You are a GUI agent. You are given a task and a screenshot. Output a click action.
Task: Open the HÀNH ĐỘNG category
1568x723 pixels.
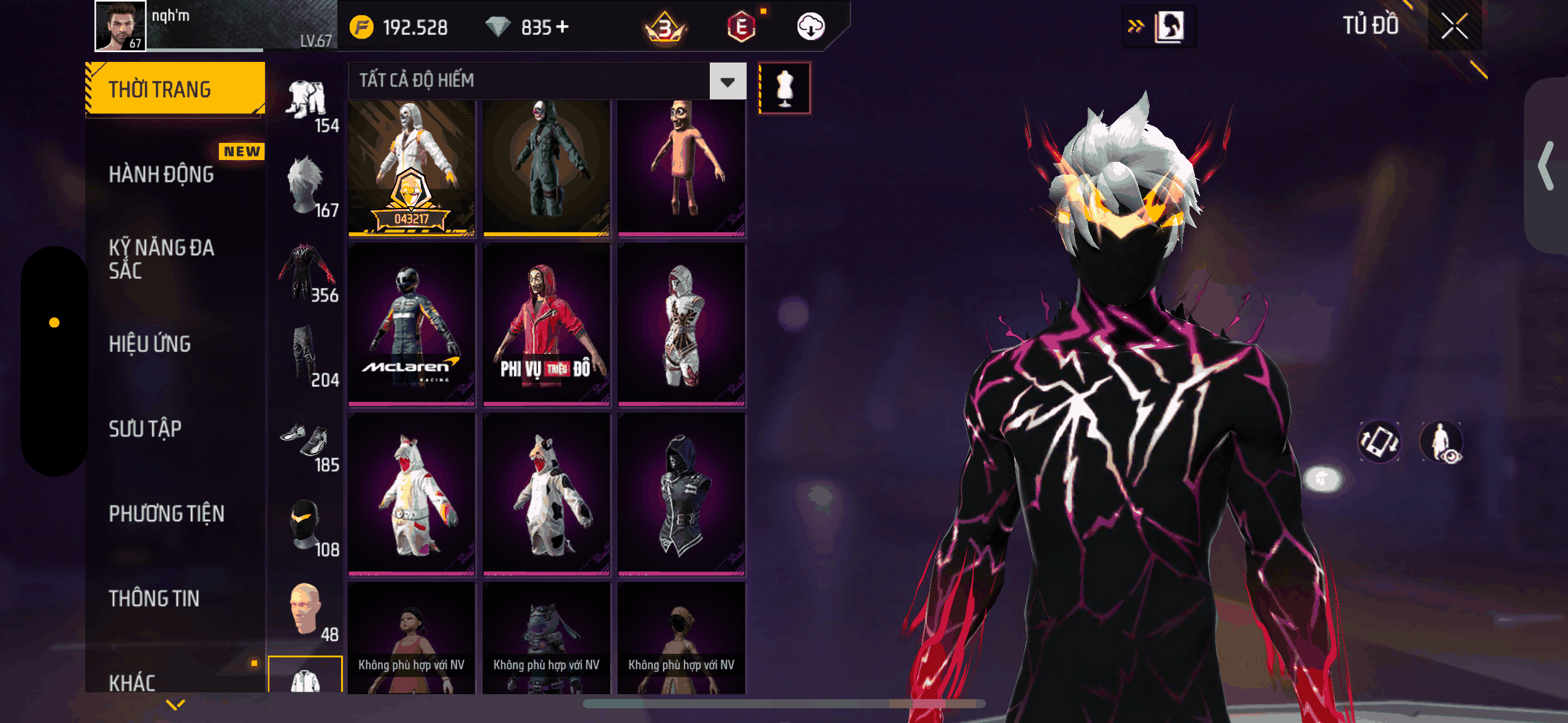(161, 174)
